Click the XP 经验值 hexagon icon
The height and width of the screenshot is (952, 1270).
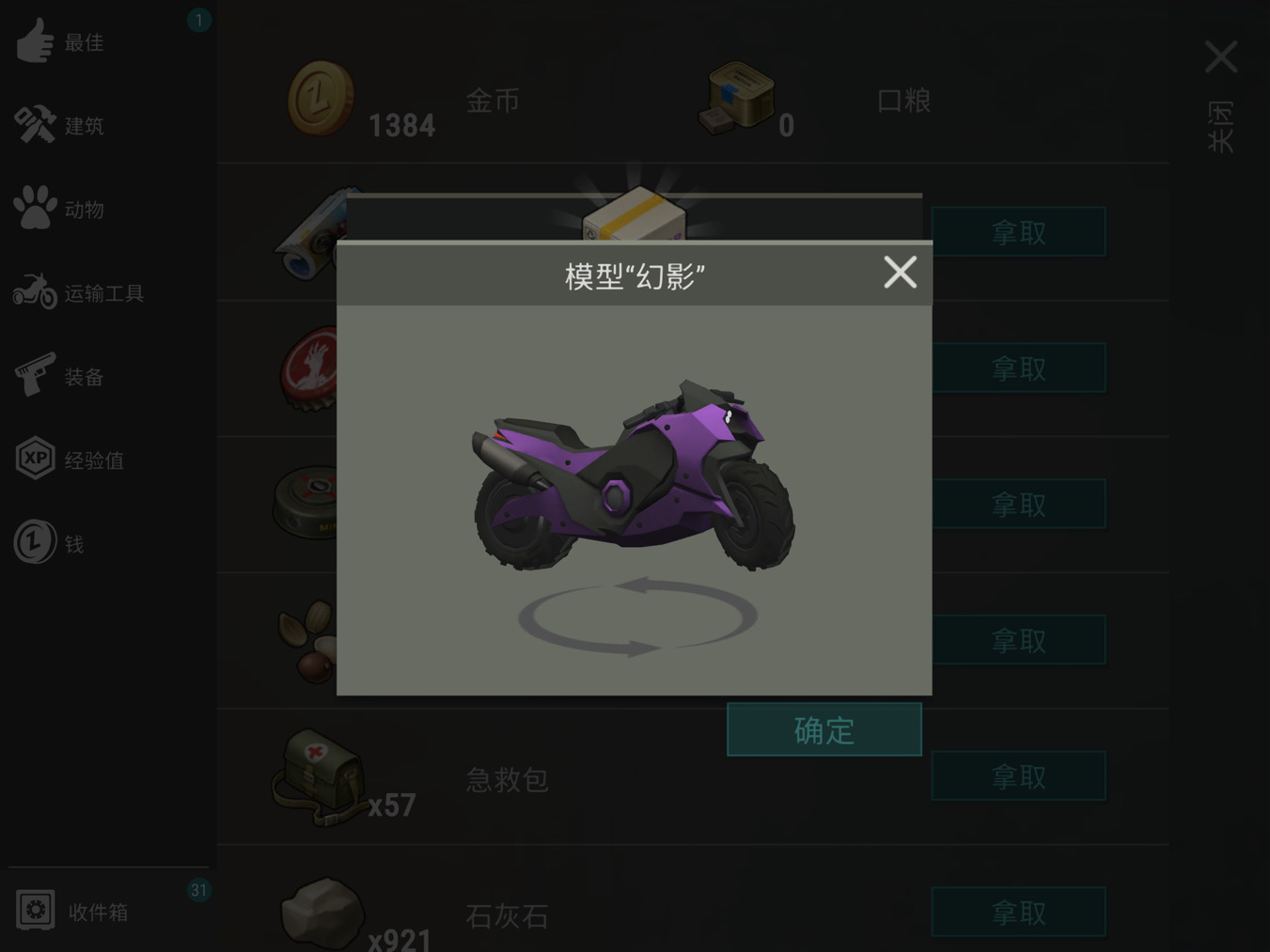pyautogui.click(x=35, y=459)
